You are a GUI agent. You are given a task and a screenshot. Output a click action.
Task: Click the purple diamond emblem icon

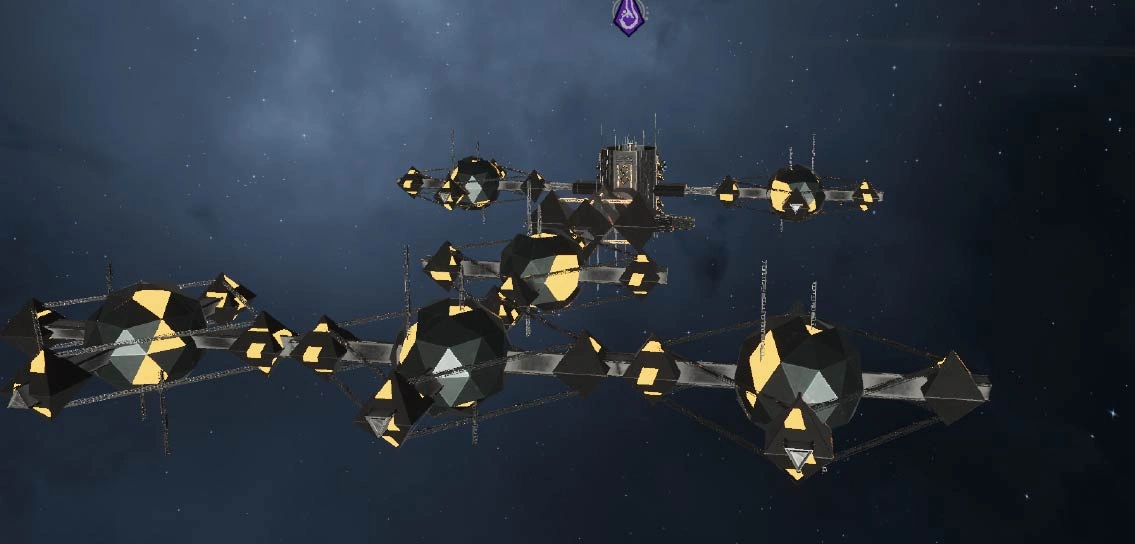click(x=627, y=17)
